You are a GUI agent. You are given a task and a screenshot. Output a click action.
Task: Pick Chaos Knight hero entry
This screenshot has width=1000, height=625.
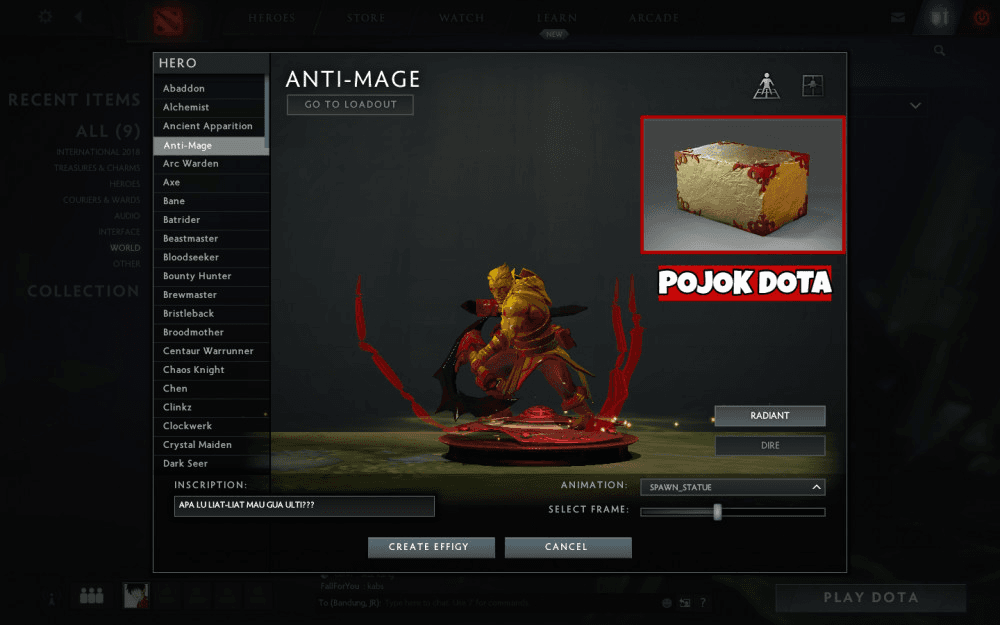[210, 370]
